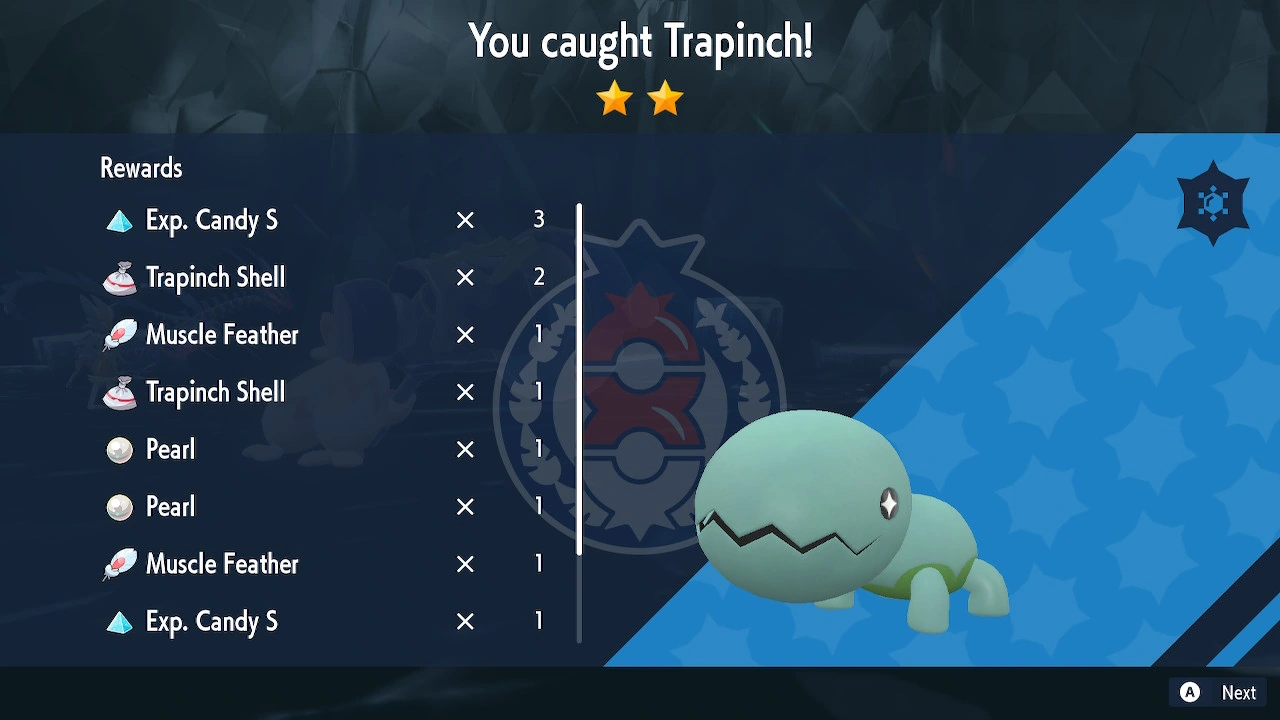Screen dimensions: 1280x720
Task: Select the bottom Exp. Candy S icon
Action: (x=120, y=620)
